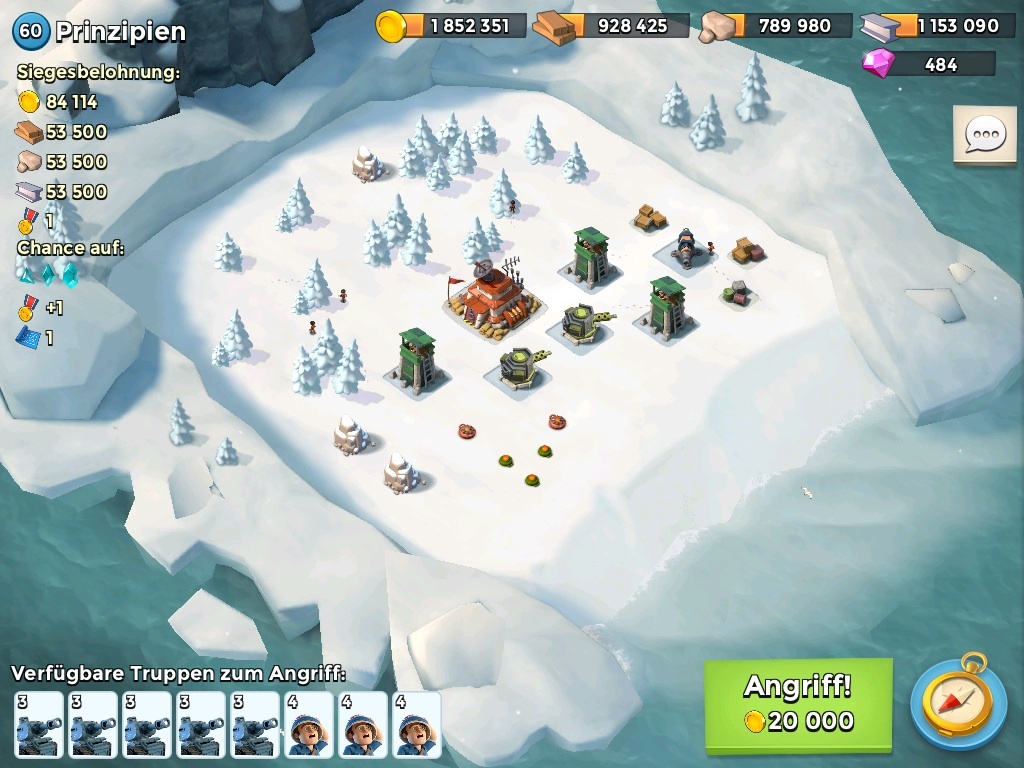This screenshot has width=1024, height=768.
Task: Open the chat speech bubble
Action: tap(984, 135)
